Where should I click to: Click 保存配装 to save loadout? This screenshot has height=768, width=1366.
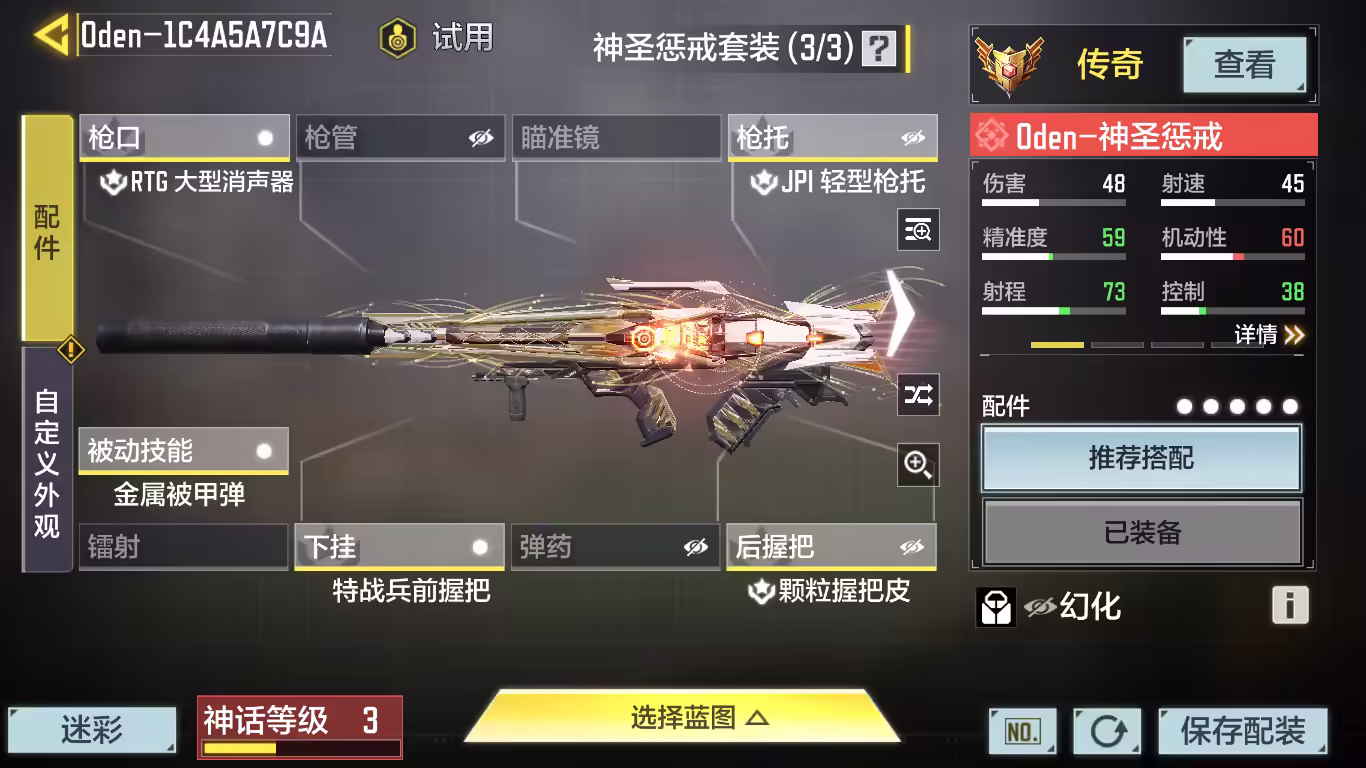1242,731
